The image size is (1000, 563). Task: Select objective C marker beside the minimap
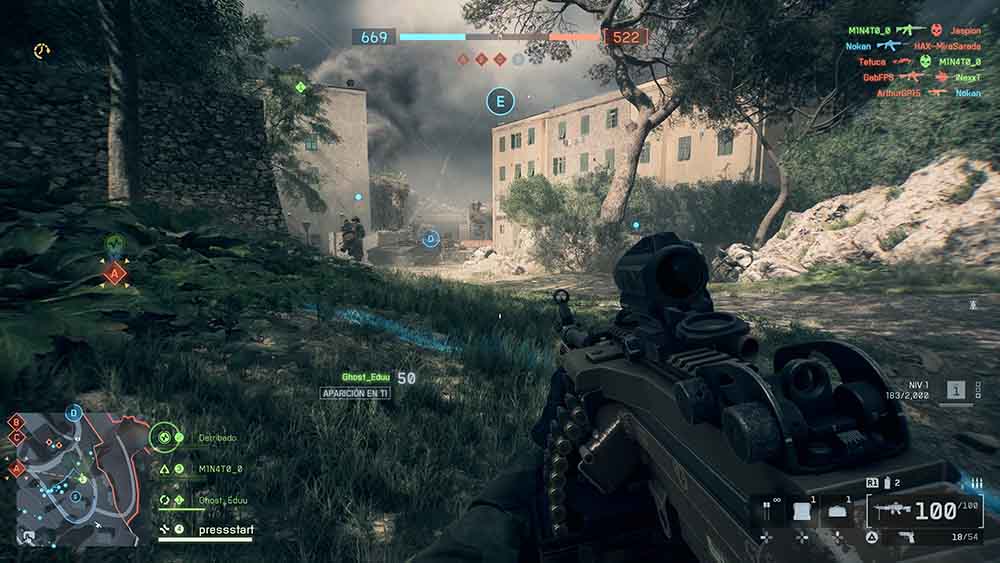coord(16,437)
